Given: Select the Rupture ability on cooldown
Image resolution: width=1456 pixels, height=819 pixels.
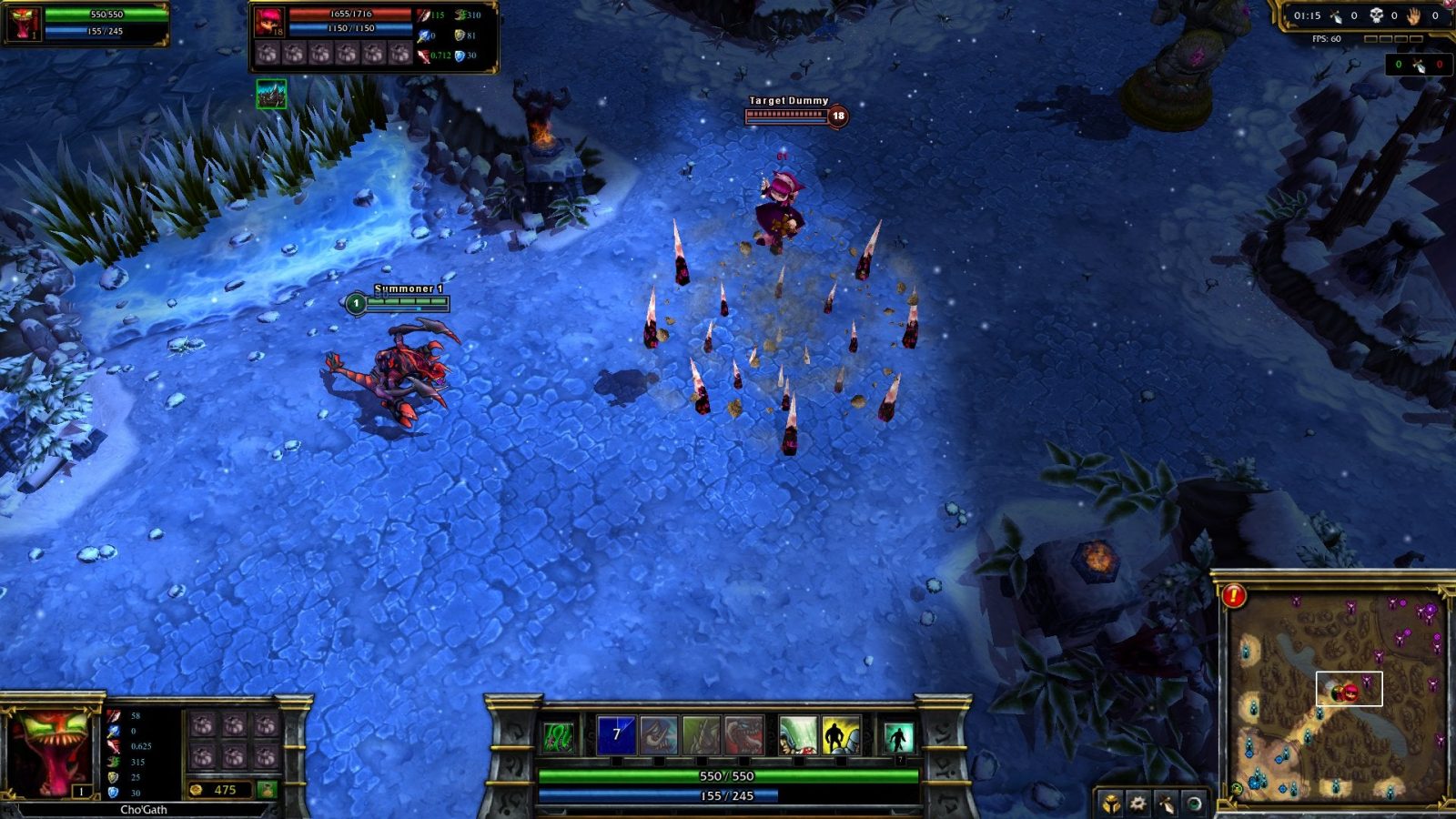Looking at the screenshot, I should click(x=616, y=735).
